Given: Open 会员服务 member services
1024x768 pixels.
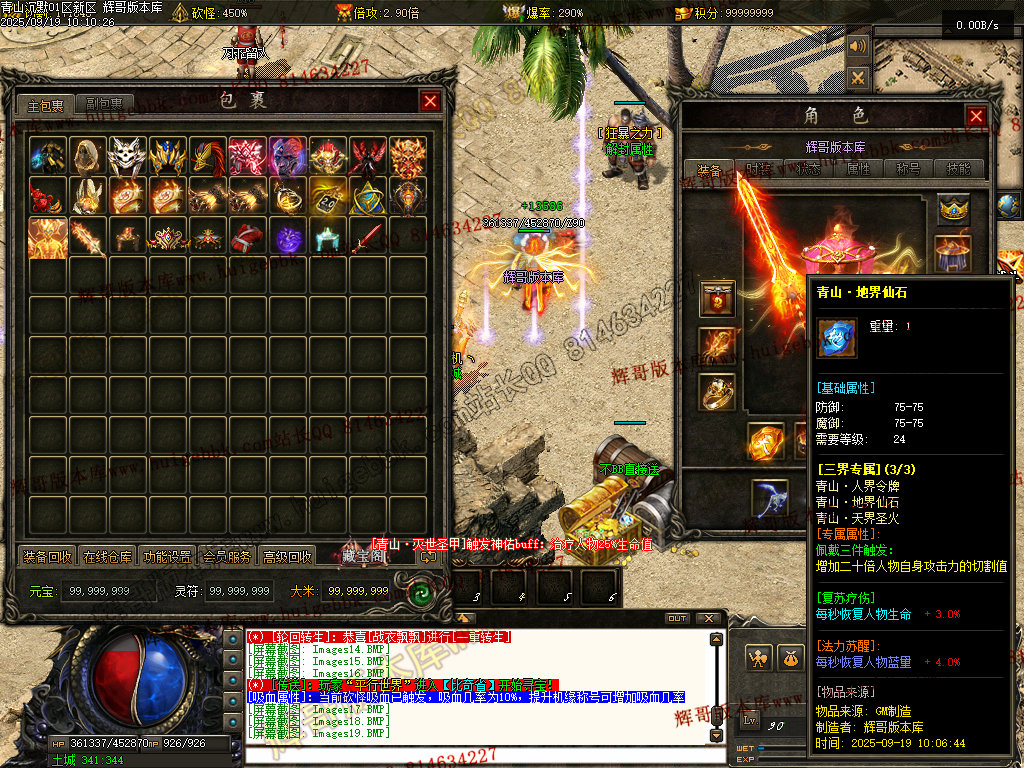Looking at the screenshot, I should pos(227,557).
